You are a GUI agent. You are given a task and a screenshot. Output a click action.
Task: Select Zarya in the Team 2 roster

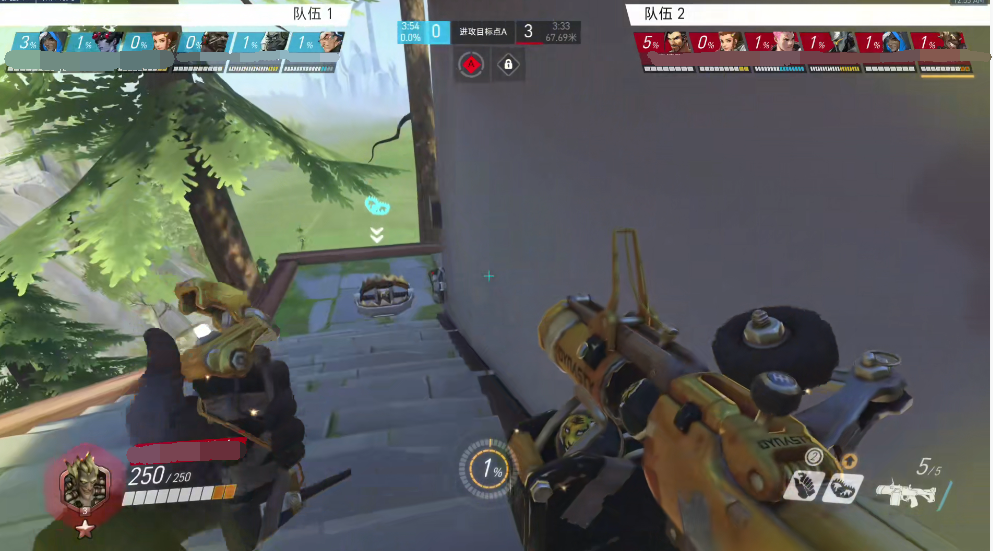pyautogui.click(x=786, y=42)
